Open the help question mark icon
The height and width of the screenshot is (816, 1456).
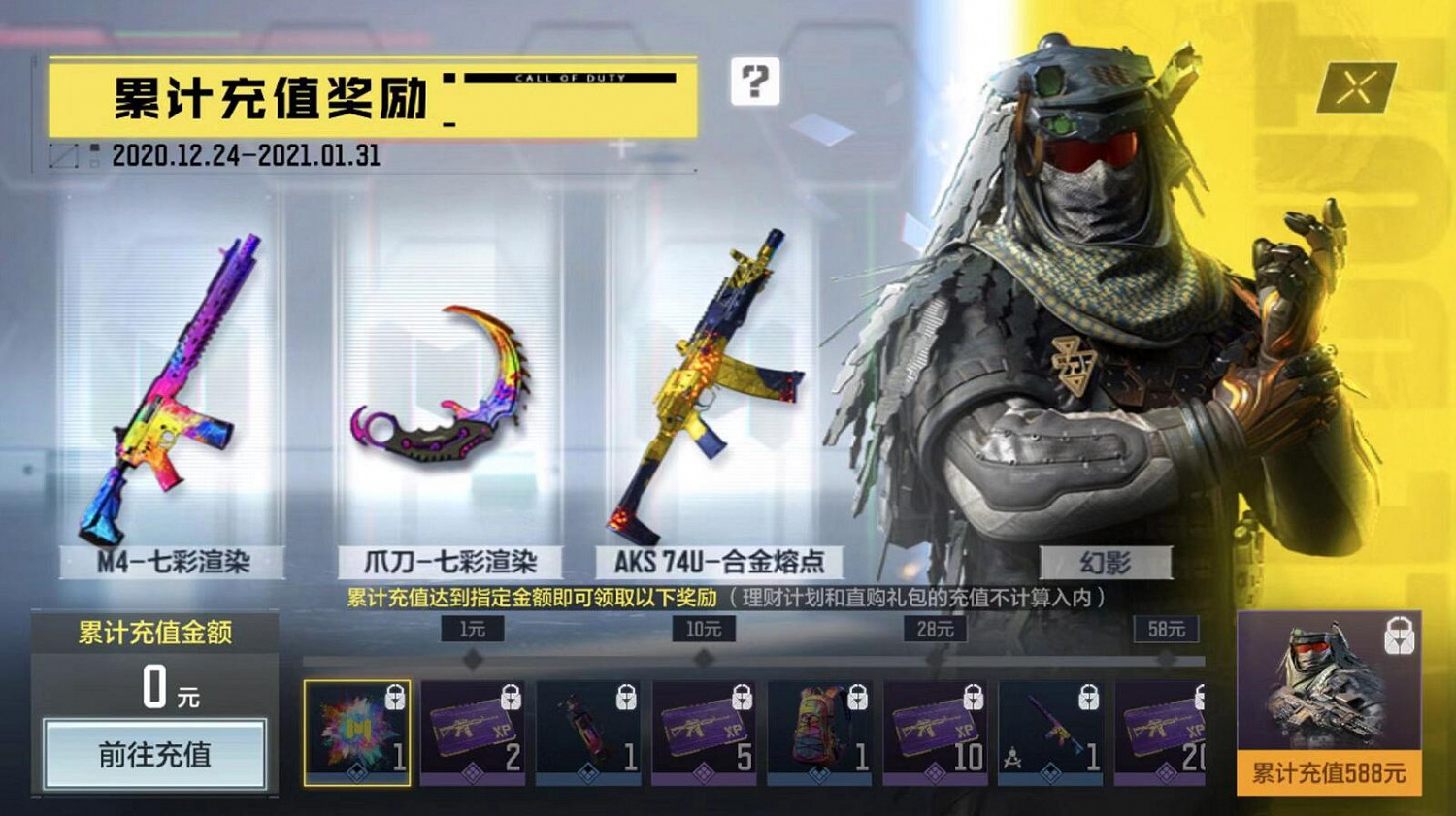tap(755, 86)
